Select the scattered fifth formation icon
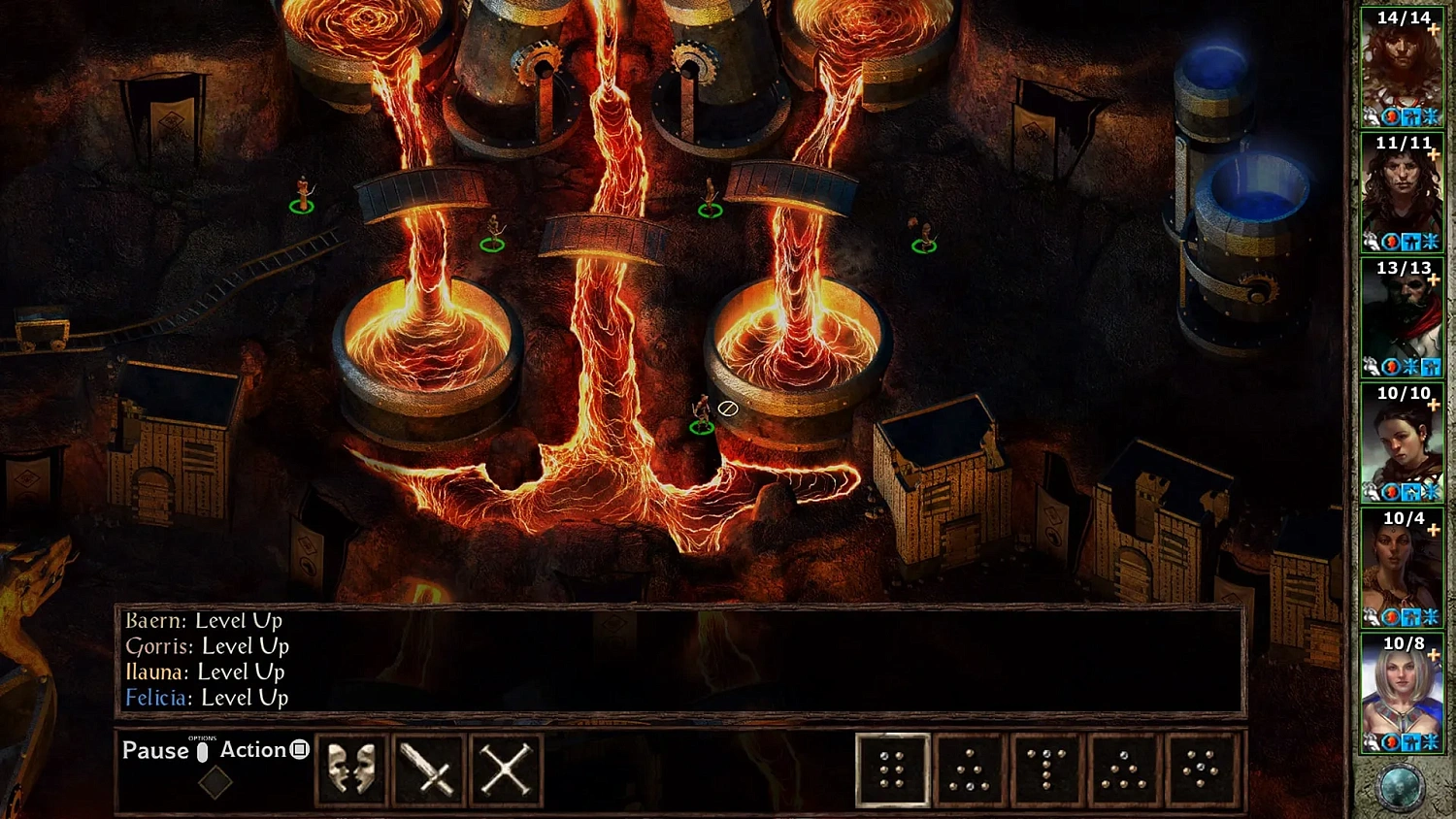The image size is (1456, 819). [x=1202, y=770]
